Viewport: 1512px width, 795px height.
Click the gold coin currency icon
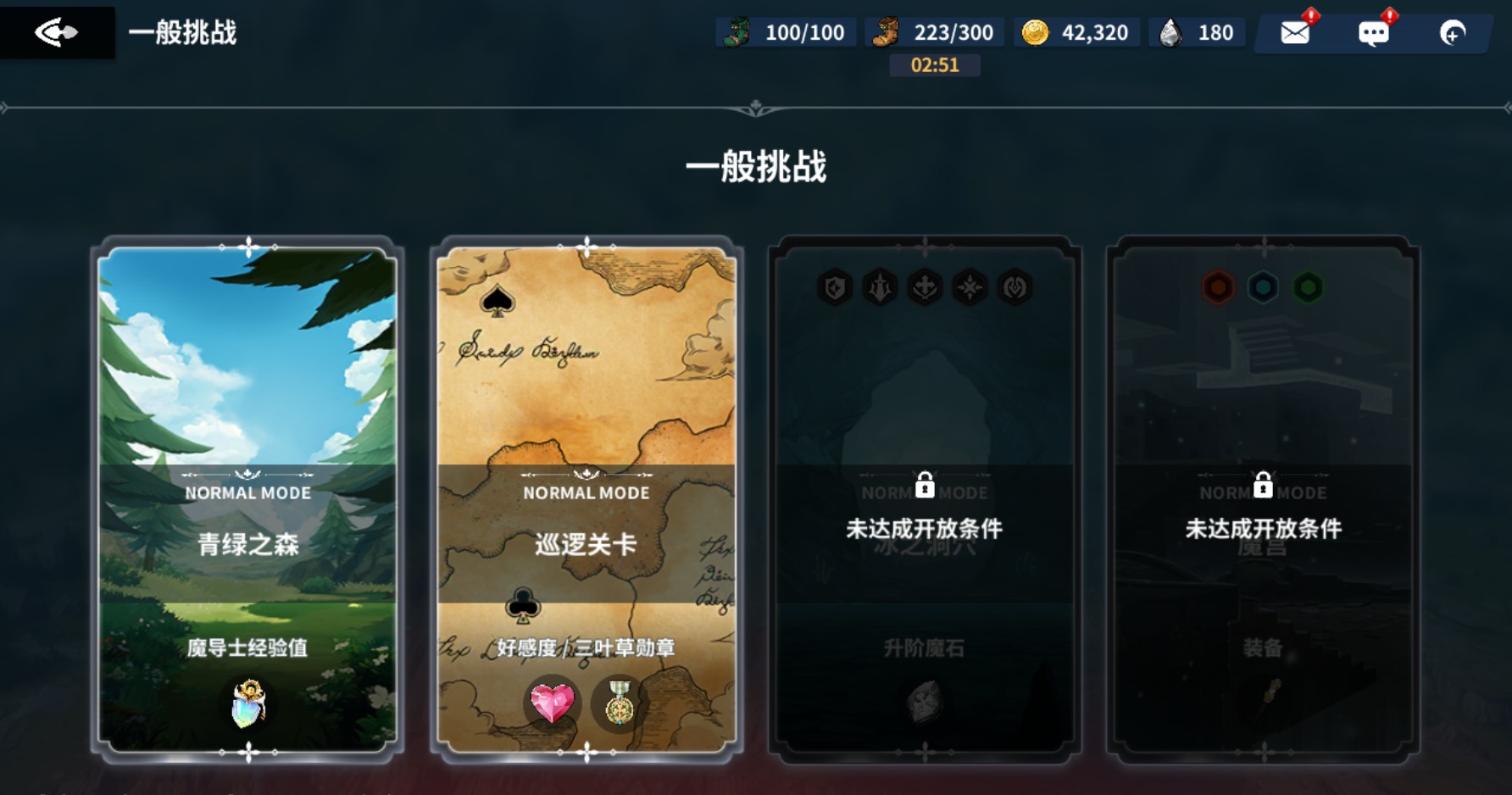(1033, 31)
